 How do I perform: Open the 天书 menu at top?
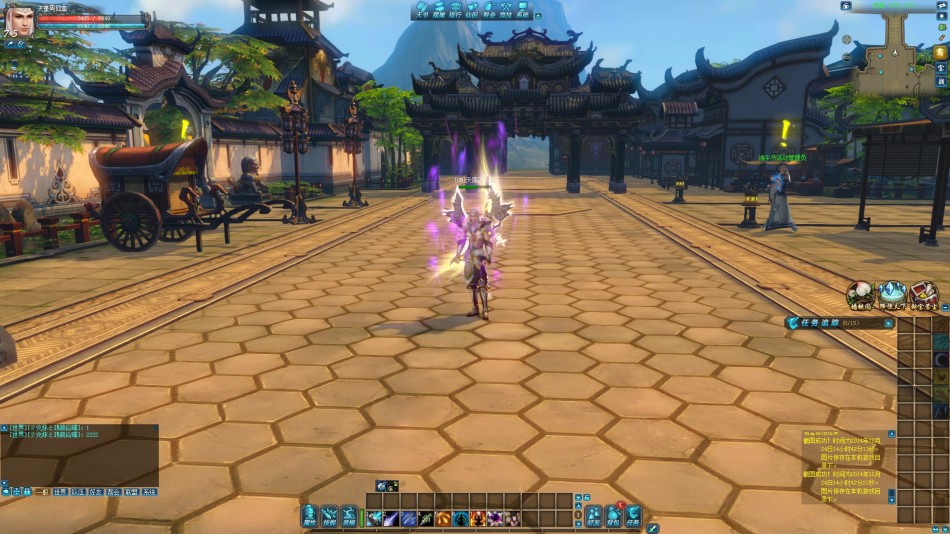coord(424,11)
